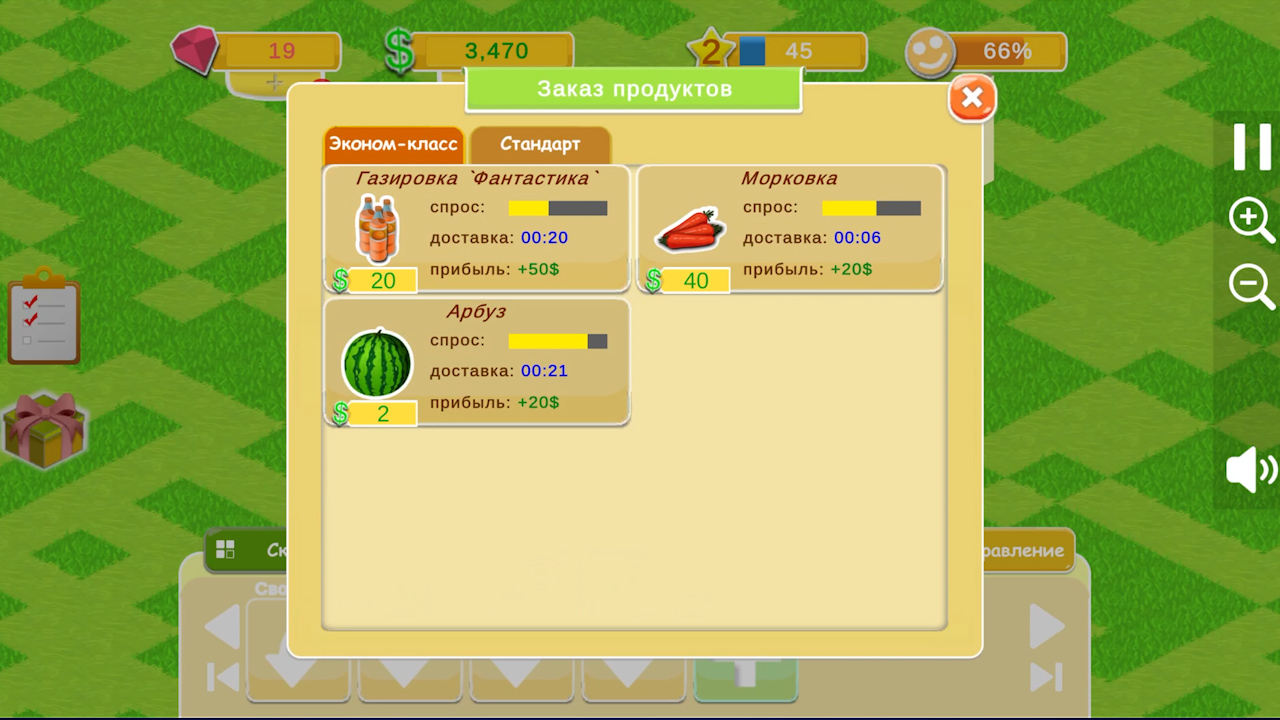Viewport: 1280px width, 720px height.
Task: Switch to the Стандарт tab
Action: [x=540, y=144]
